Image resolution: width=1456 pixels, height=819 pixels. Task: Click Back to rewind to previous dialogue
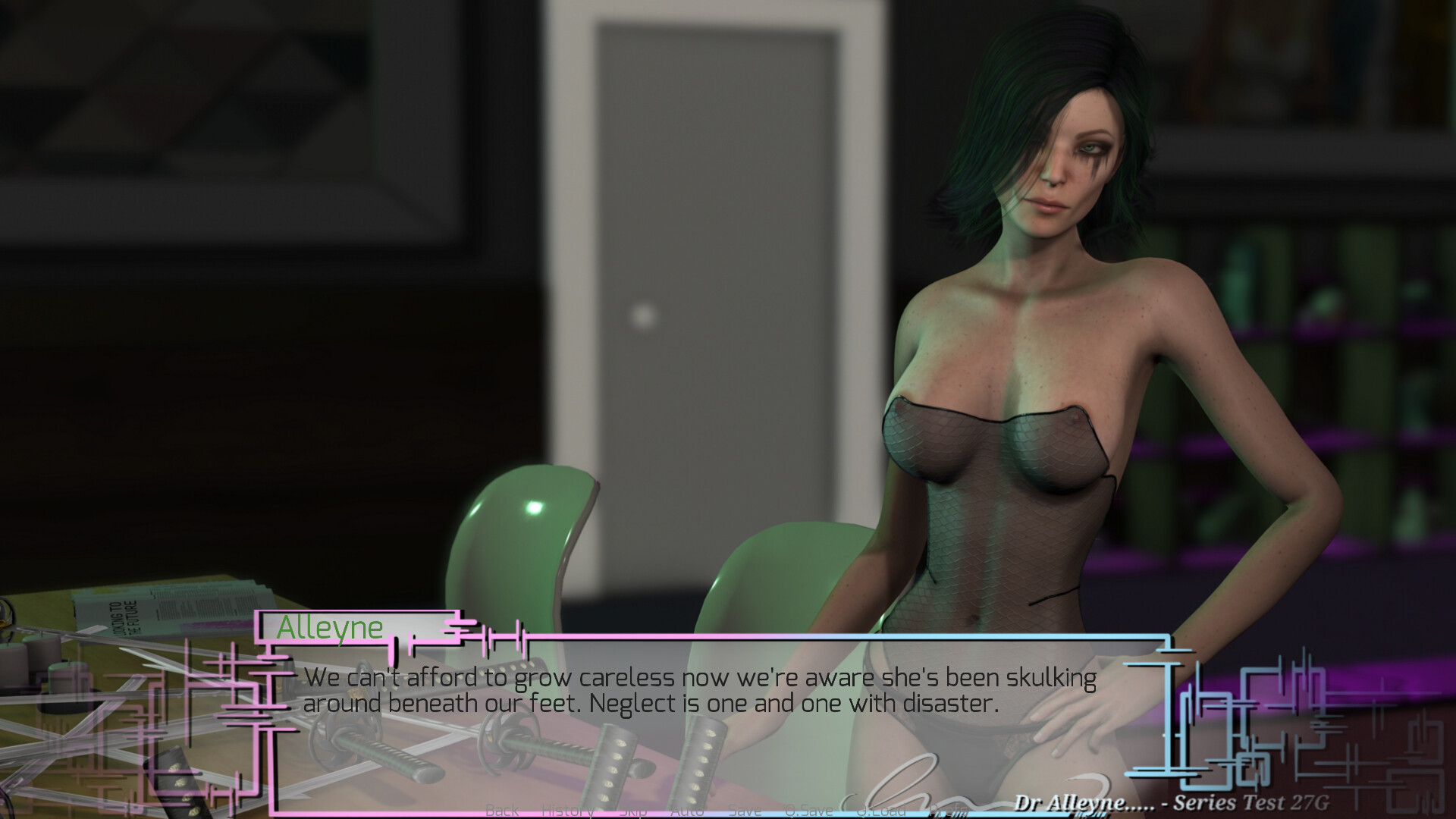pos(502,810)
